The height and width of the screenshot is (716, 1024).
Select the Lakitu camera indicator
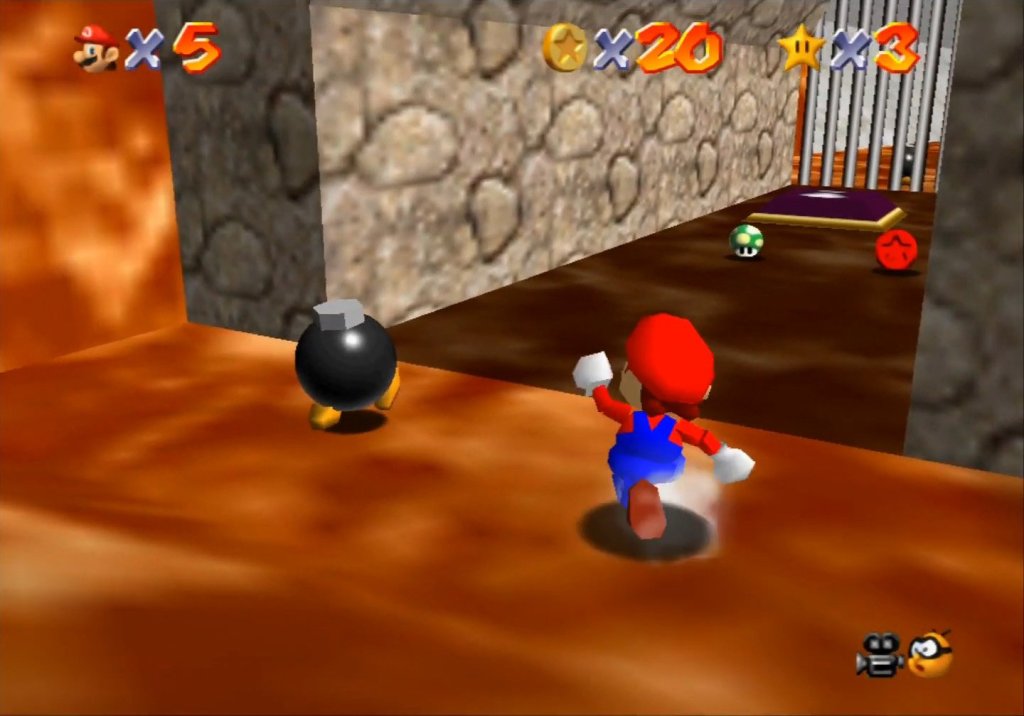coord(930,654)
